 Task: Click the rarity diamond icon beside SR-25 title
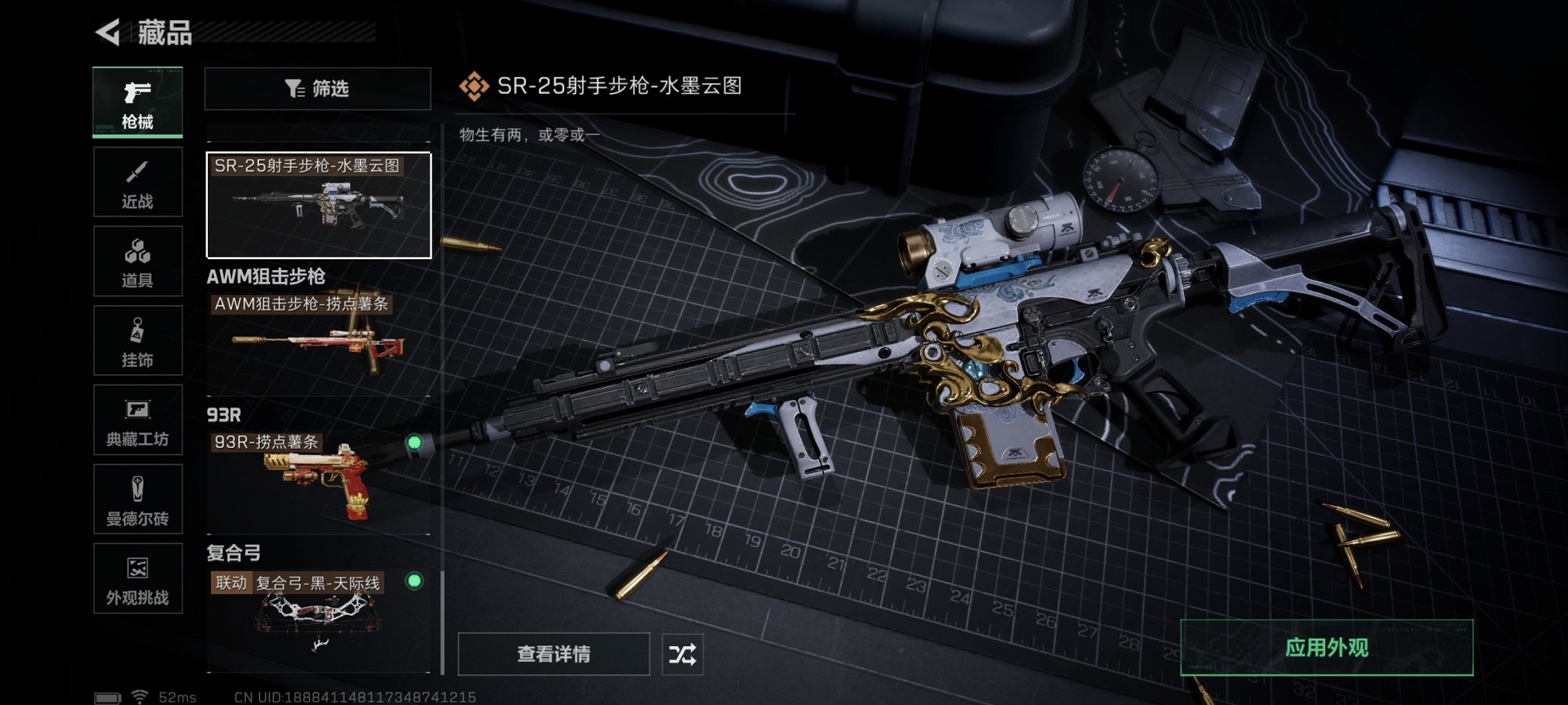(474, 87)
